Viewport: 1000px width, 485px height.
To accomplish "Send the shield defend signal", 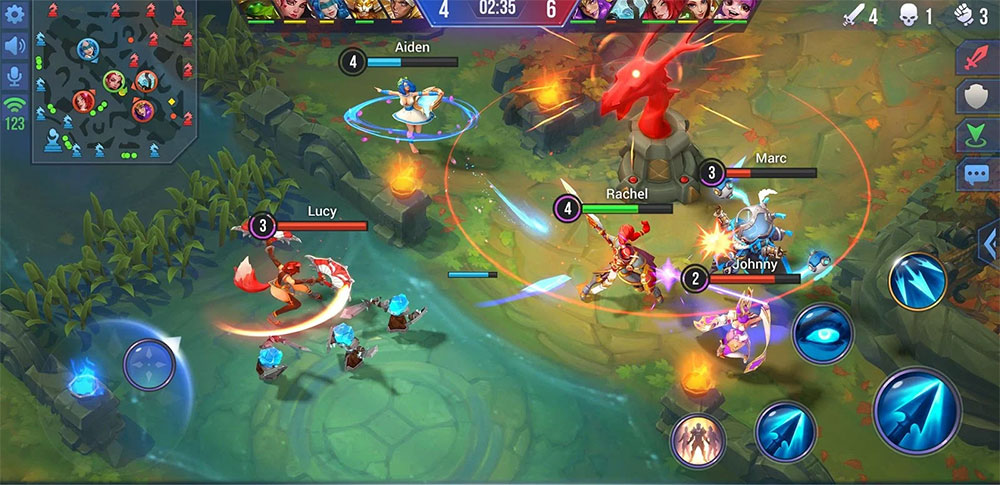I will point(973,96).
